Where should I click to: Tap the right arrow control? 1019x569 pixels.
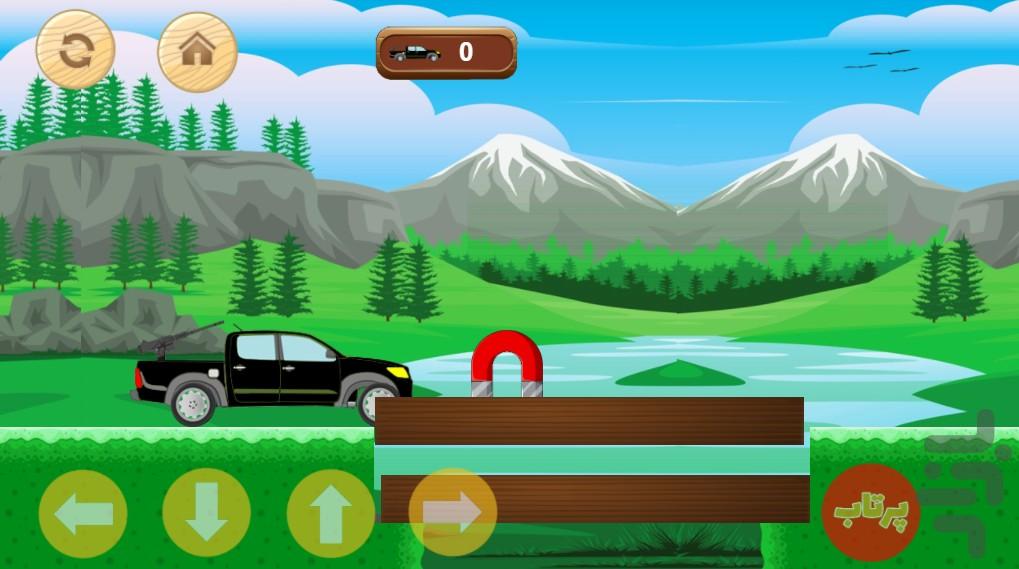click(x=453, y=512)
